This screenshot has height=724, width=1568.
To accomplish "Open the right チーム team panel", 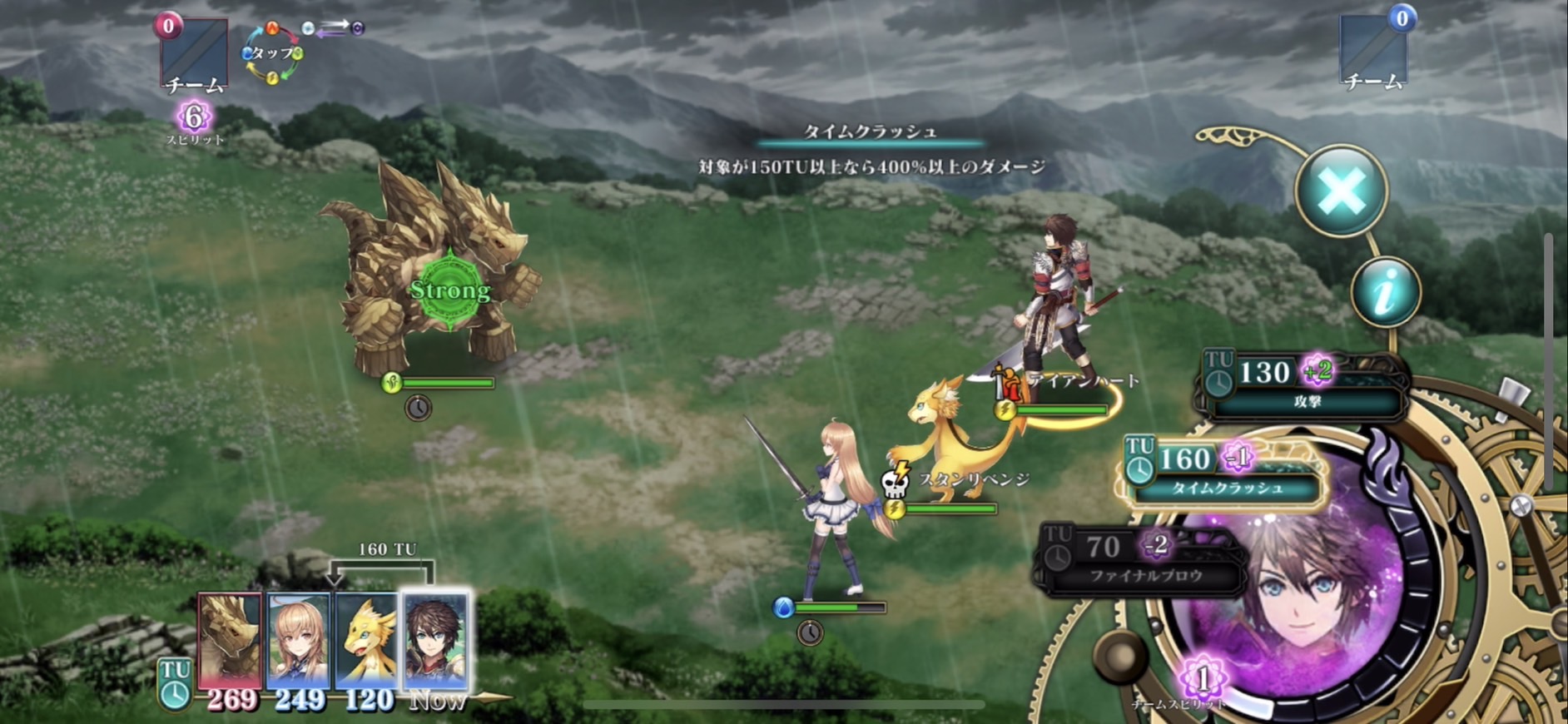I will tap(1373, 52).
